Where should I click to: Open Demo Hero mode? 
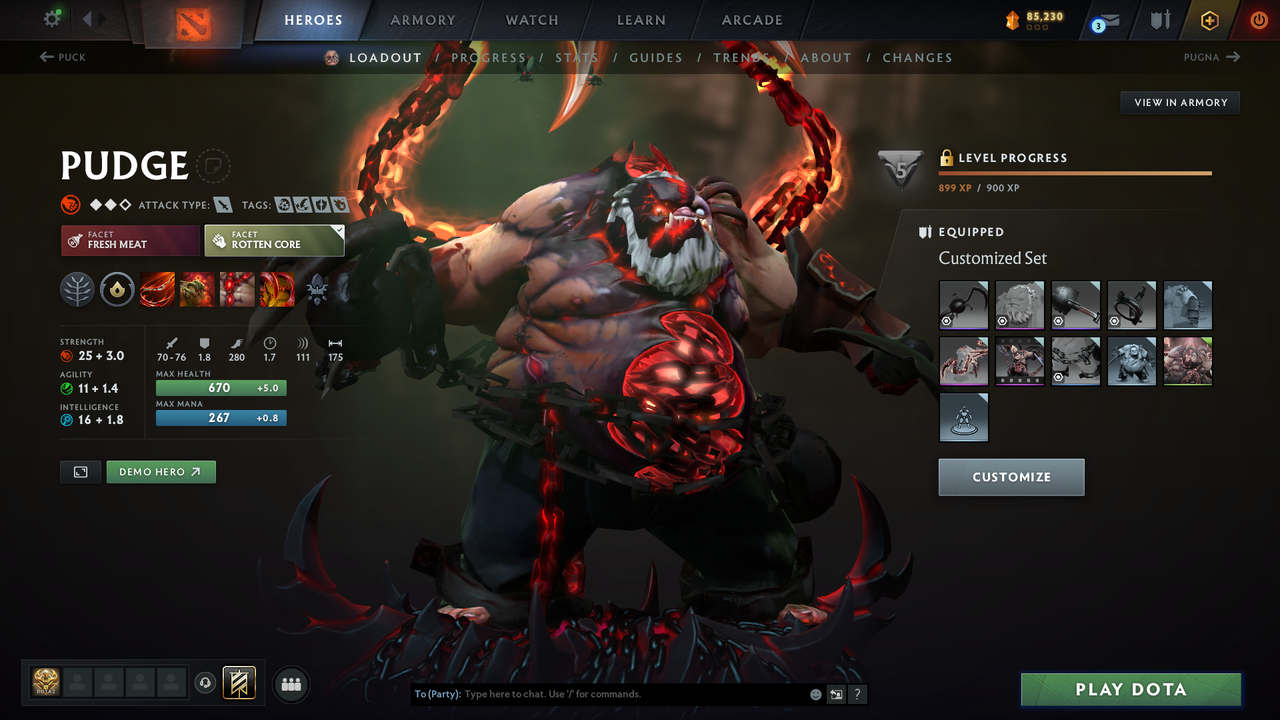160,471
